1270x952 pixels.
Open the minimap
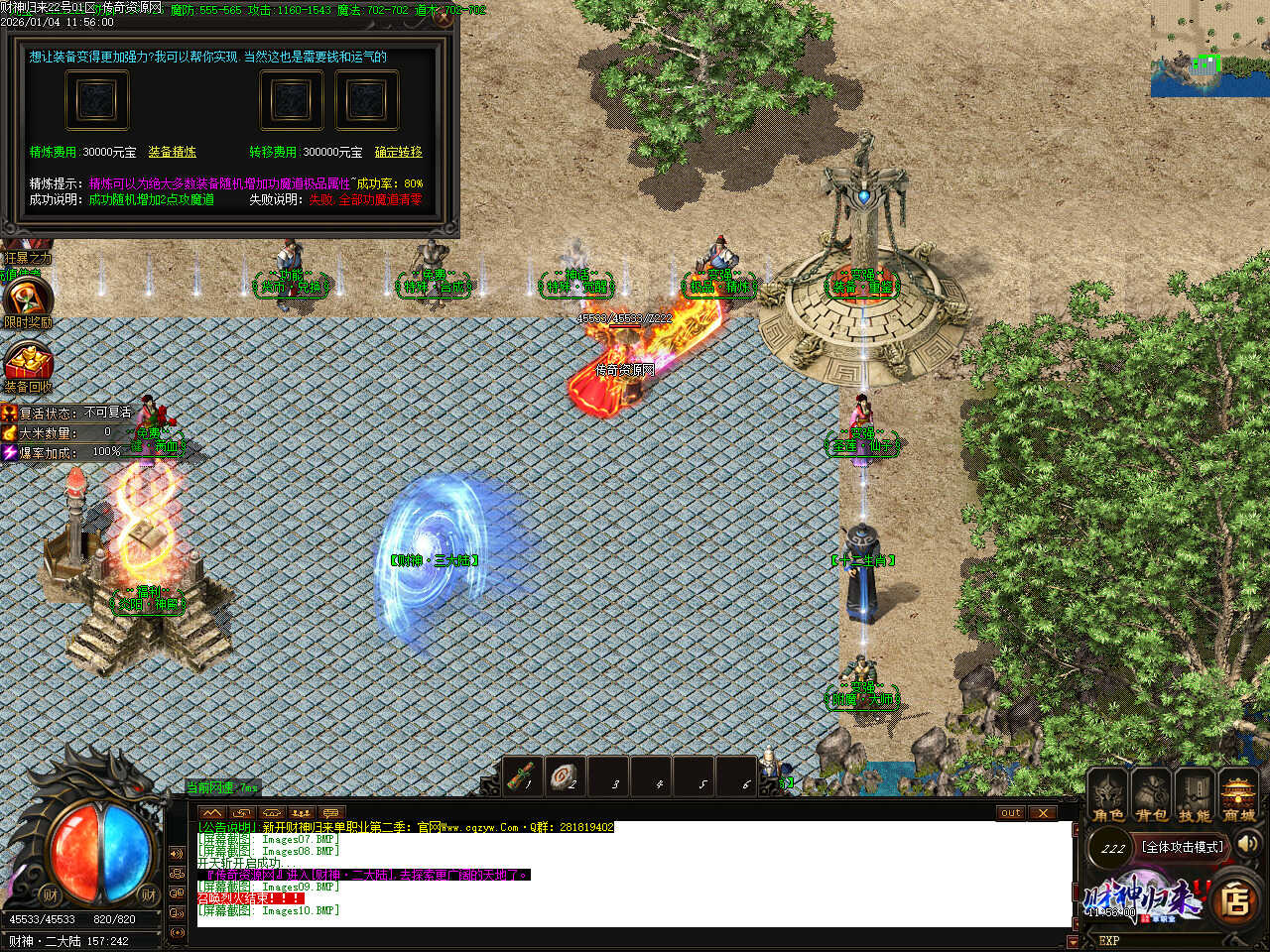point(1209,48)
